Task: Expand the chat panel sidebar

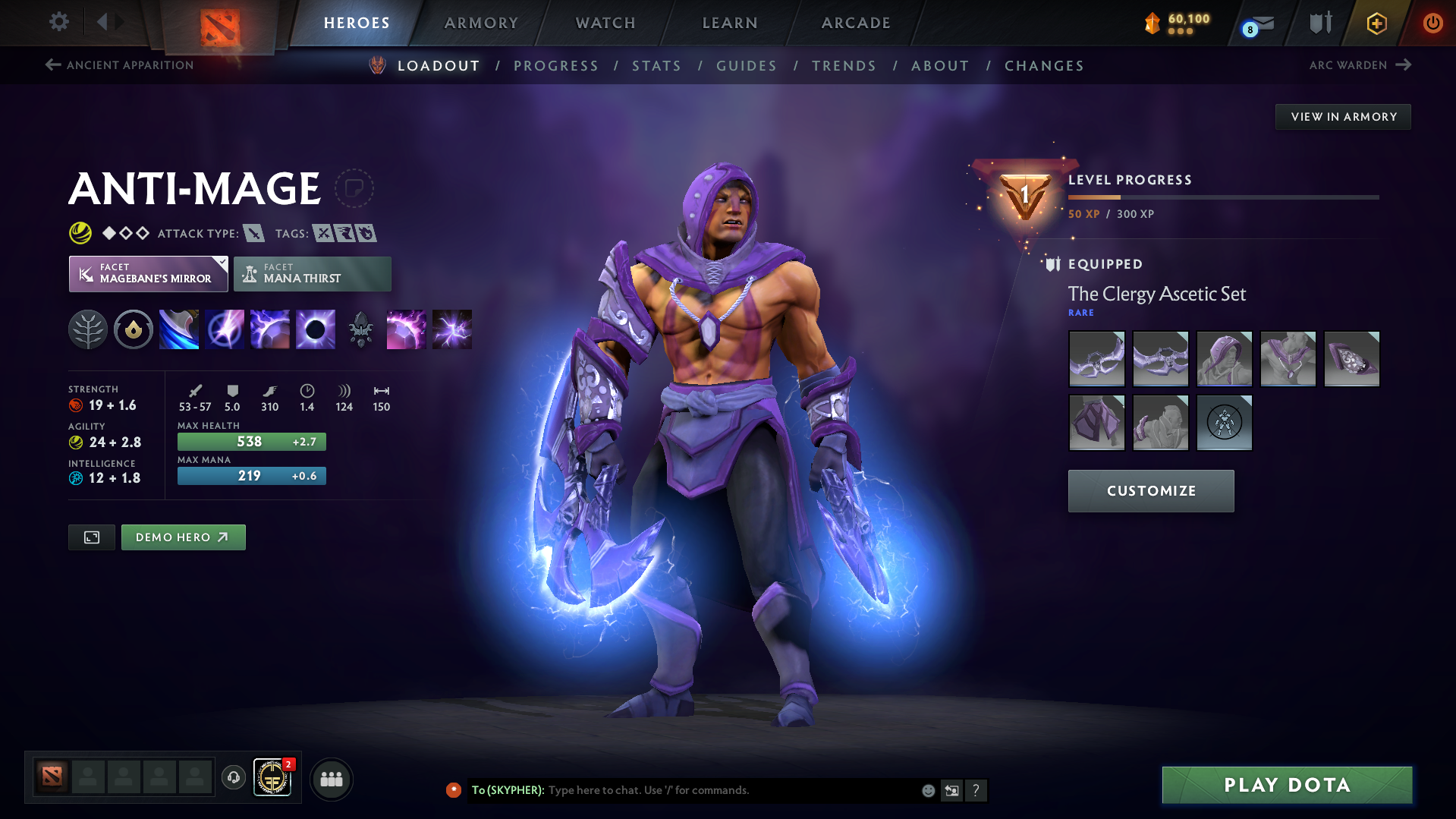Action: coord(951,790)
